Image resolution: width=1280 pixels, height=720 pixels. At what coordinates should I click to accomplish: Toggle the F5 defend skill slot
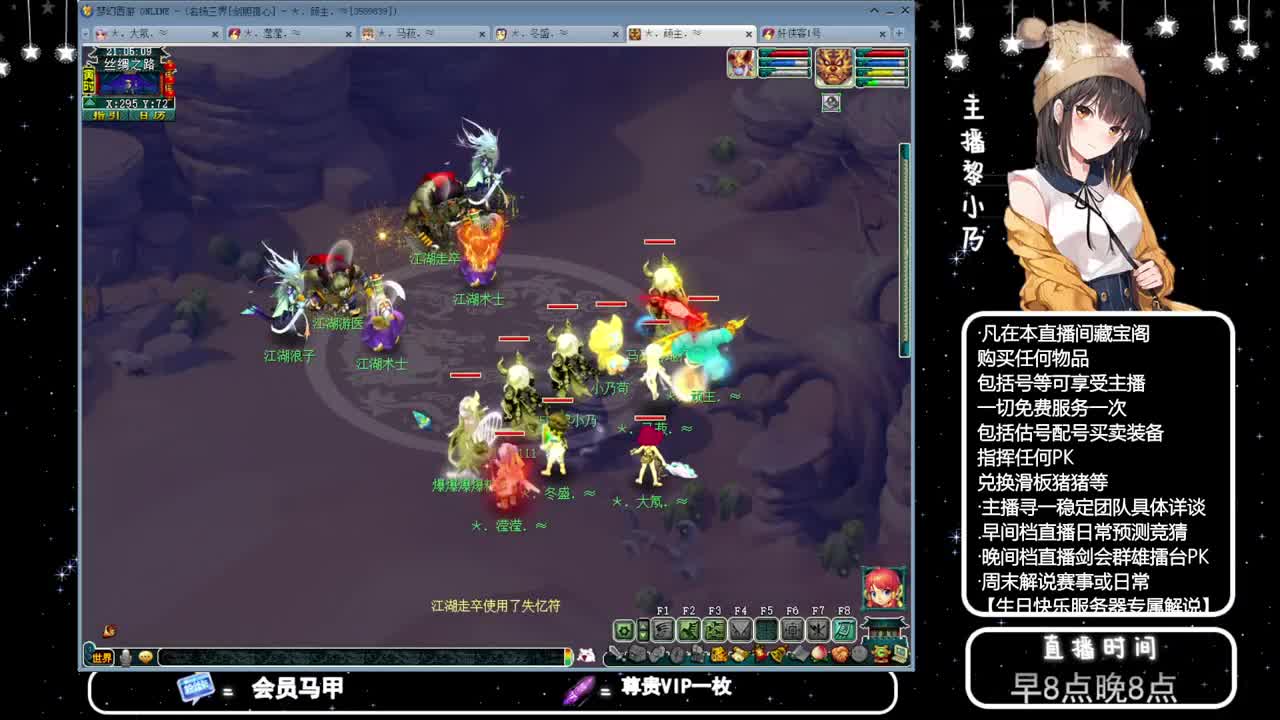point(768,630)
